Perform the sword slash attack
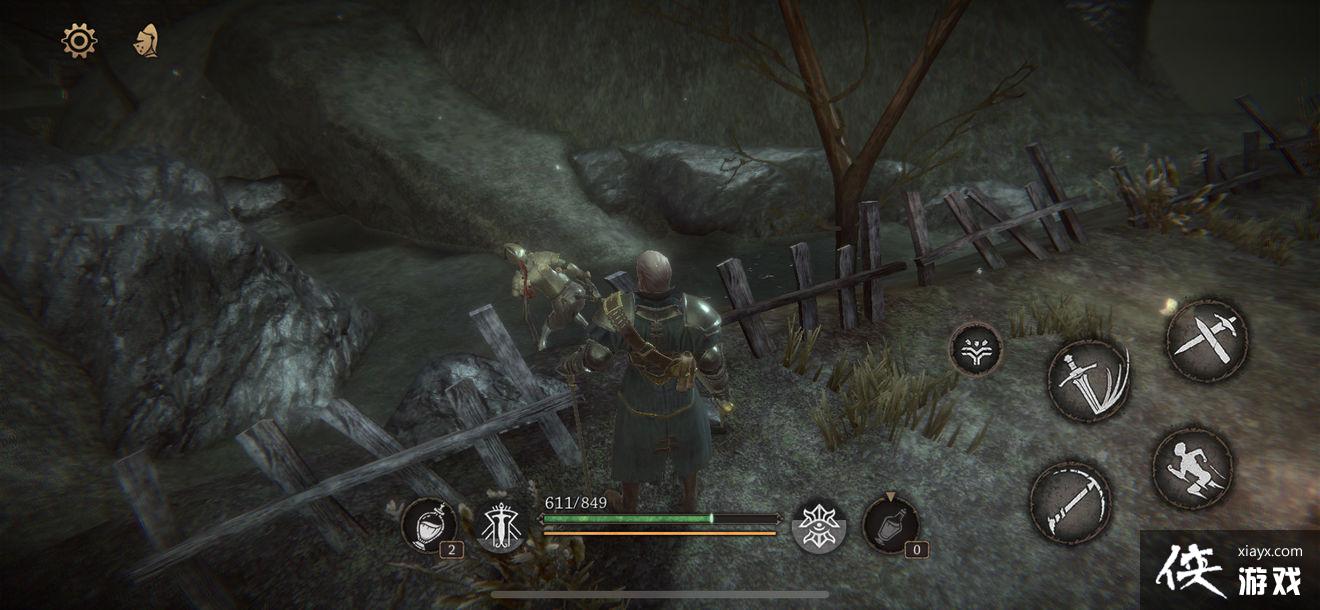1320x610 pixels. tap(1088, 380)
